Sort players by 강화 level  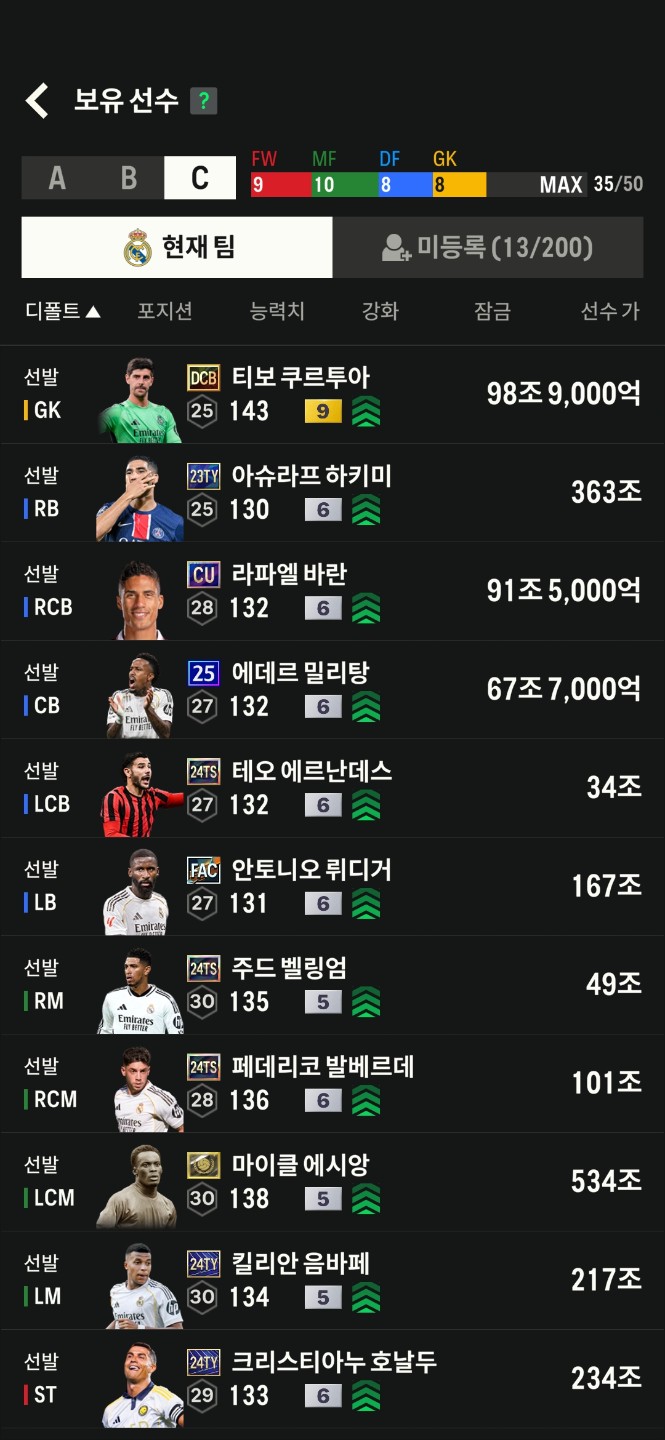380,311
